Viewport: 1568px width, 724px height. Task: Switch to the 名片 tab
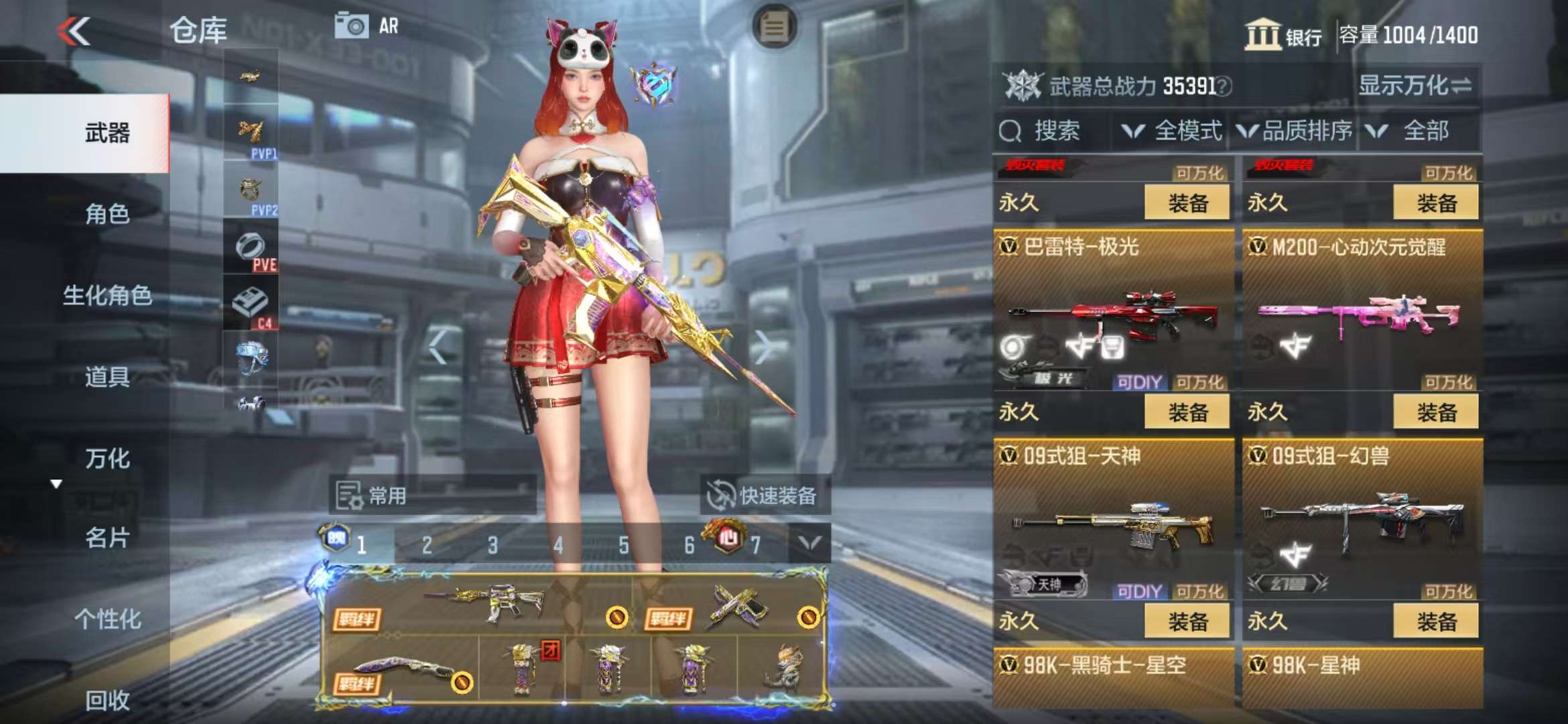(x=107, y=538)
